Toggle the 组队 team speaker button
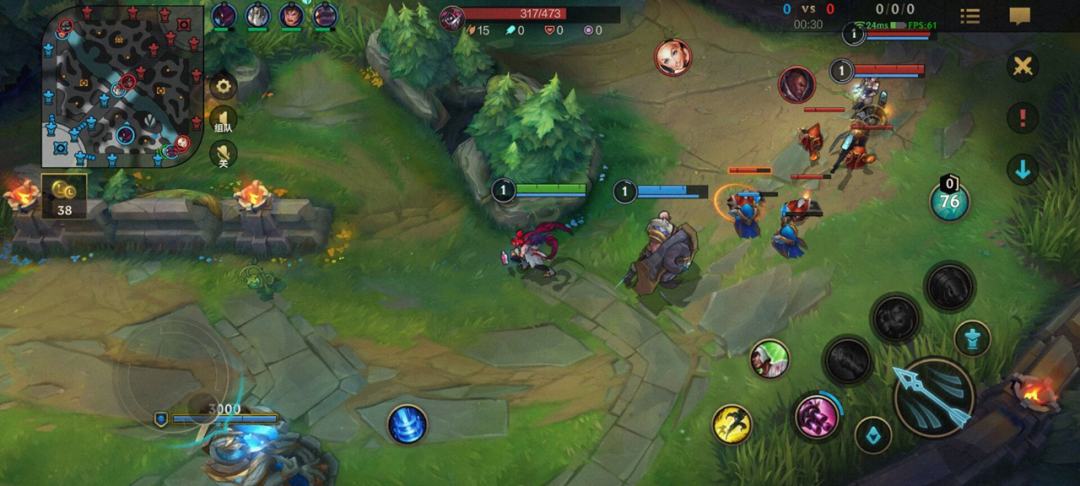 tap(223, 121)
